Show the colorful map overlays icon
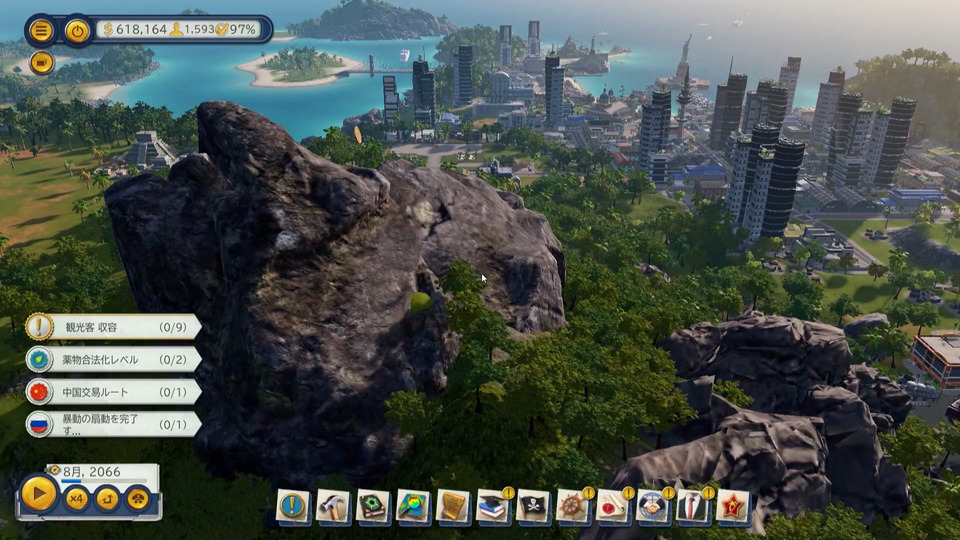 click(x=413, y=506)
